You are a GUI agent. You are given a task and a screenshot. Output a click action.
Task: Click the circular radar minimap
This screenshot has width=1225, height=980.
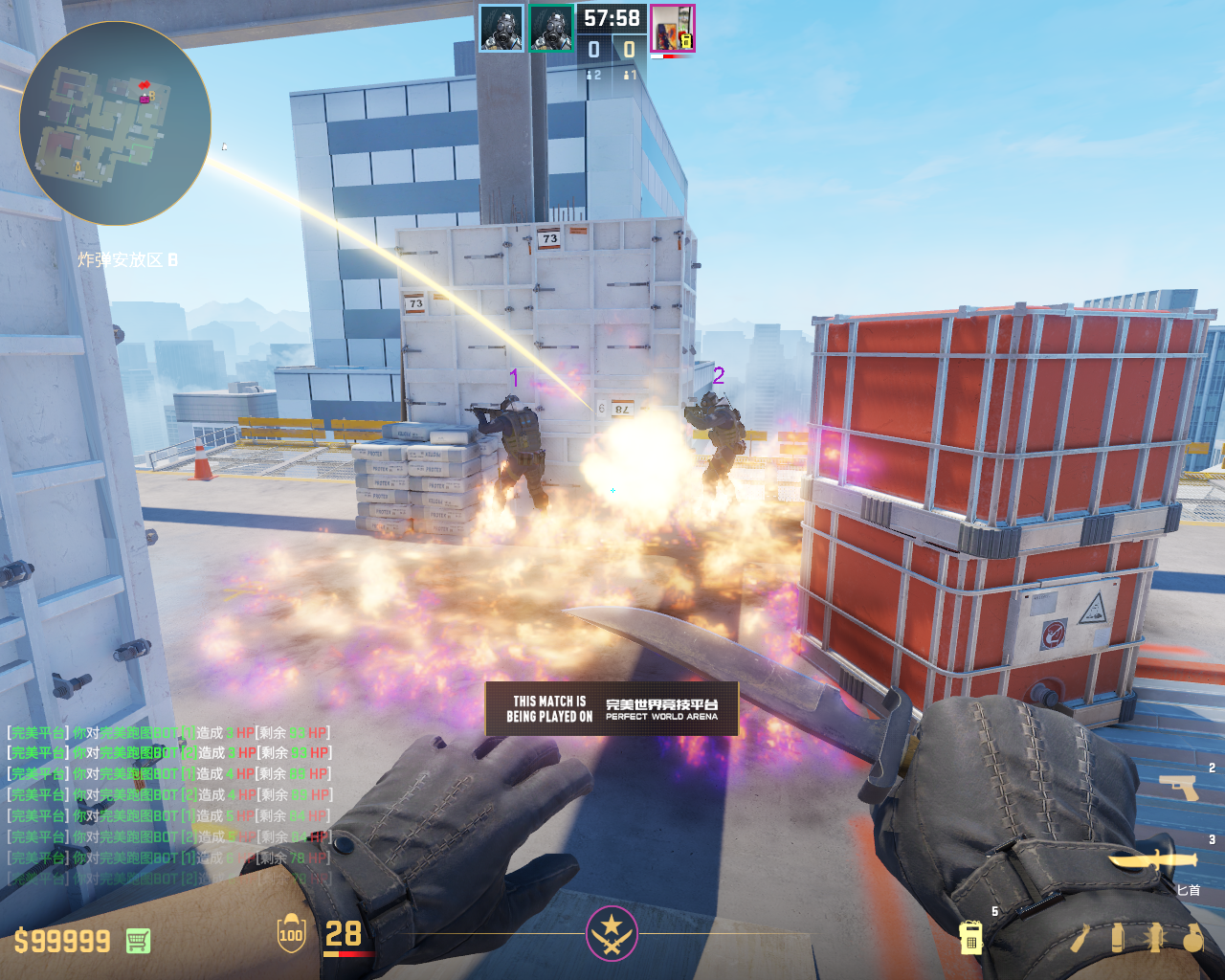115,123
